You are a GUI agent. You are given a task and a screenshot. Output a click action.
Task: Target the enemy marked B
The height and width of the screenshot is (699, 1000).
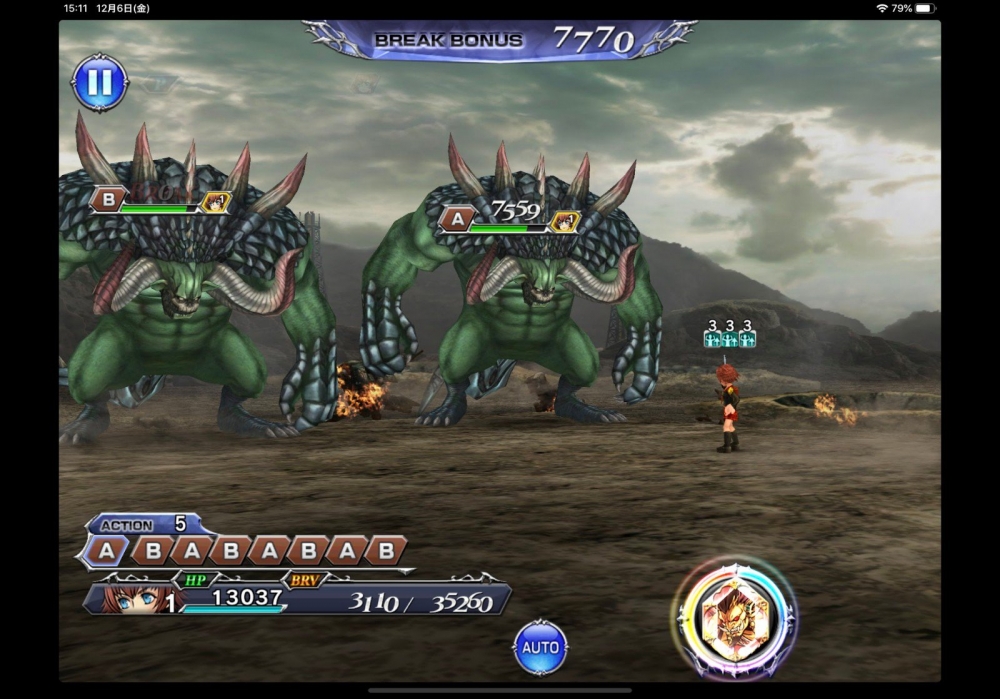tap(190, 300)
